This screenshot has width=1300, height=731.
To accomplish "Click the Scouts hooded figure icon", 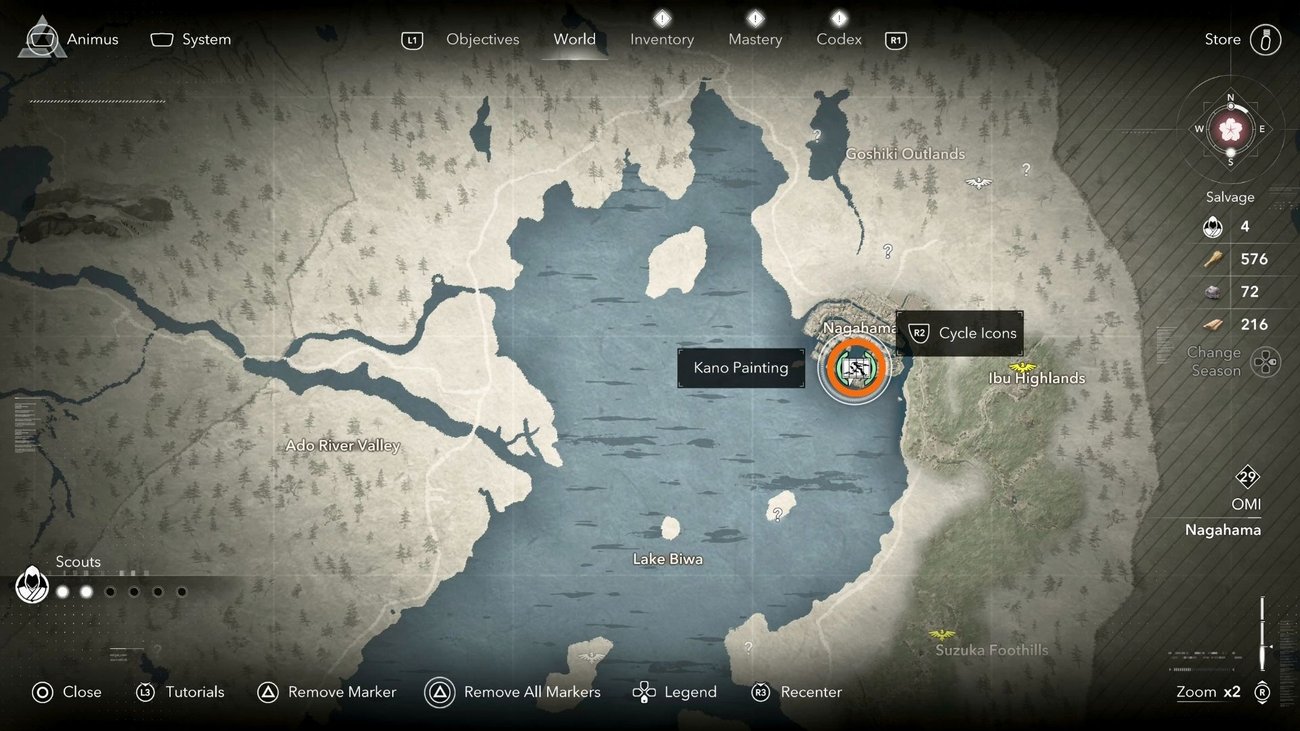I will pos(32,586).
